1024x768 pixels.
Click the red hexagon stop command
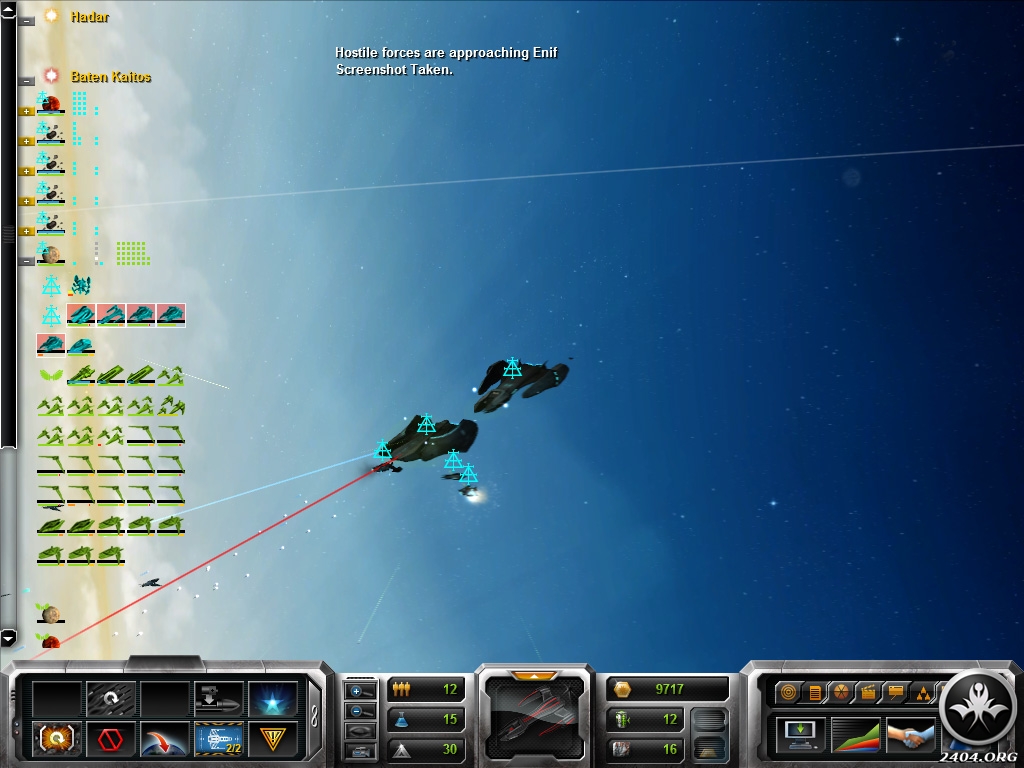click(x=111, y=740)
